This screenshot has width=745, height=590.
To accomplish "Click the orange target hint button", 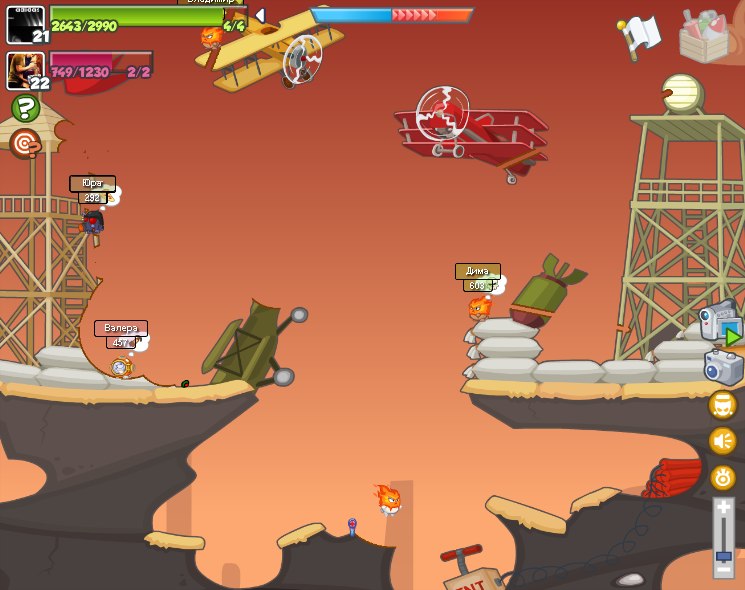I will tap(25, 143).
